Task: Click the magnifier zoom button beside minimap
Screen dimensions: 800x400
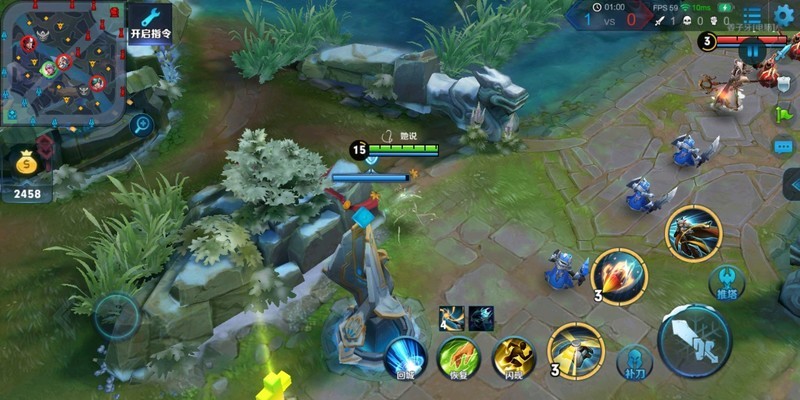Action: (142, 125)
